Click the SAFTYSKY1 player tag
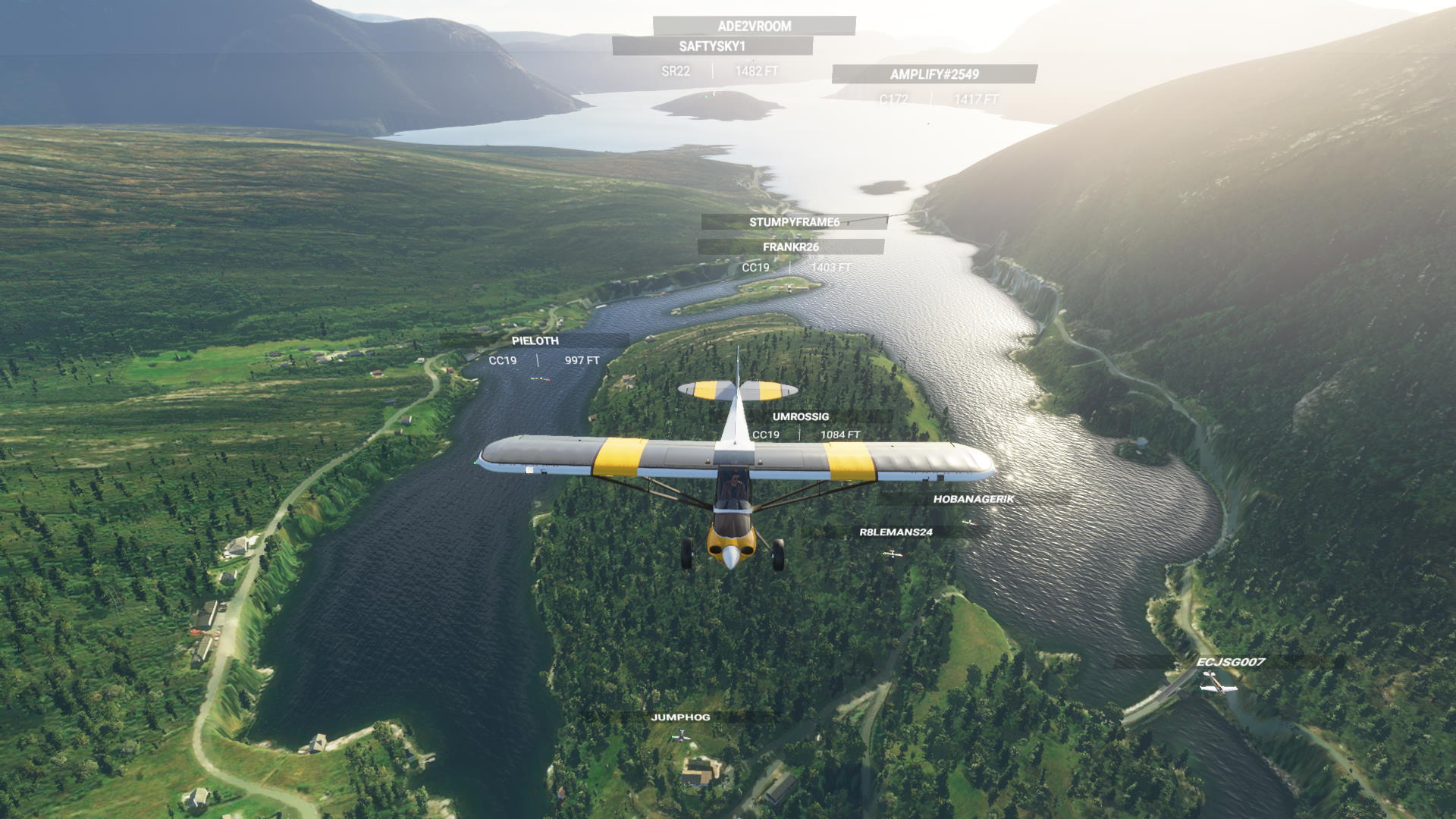 pos(712,46)
